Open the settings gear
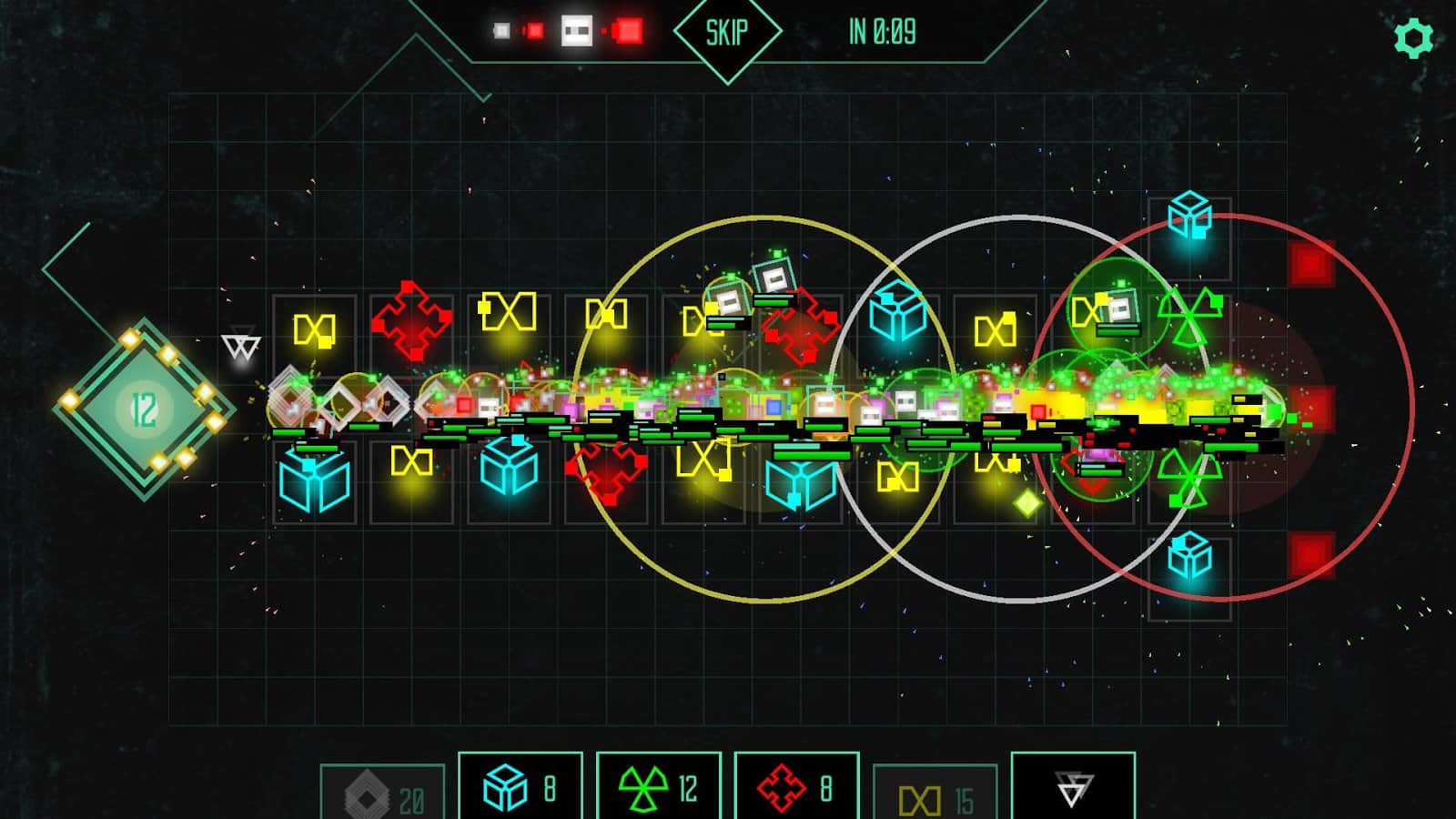This screenshot has width=1456, height=819. [x=1413, y=38]
